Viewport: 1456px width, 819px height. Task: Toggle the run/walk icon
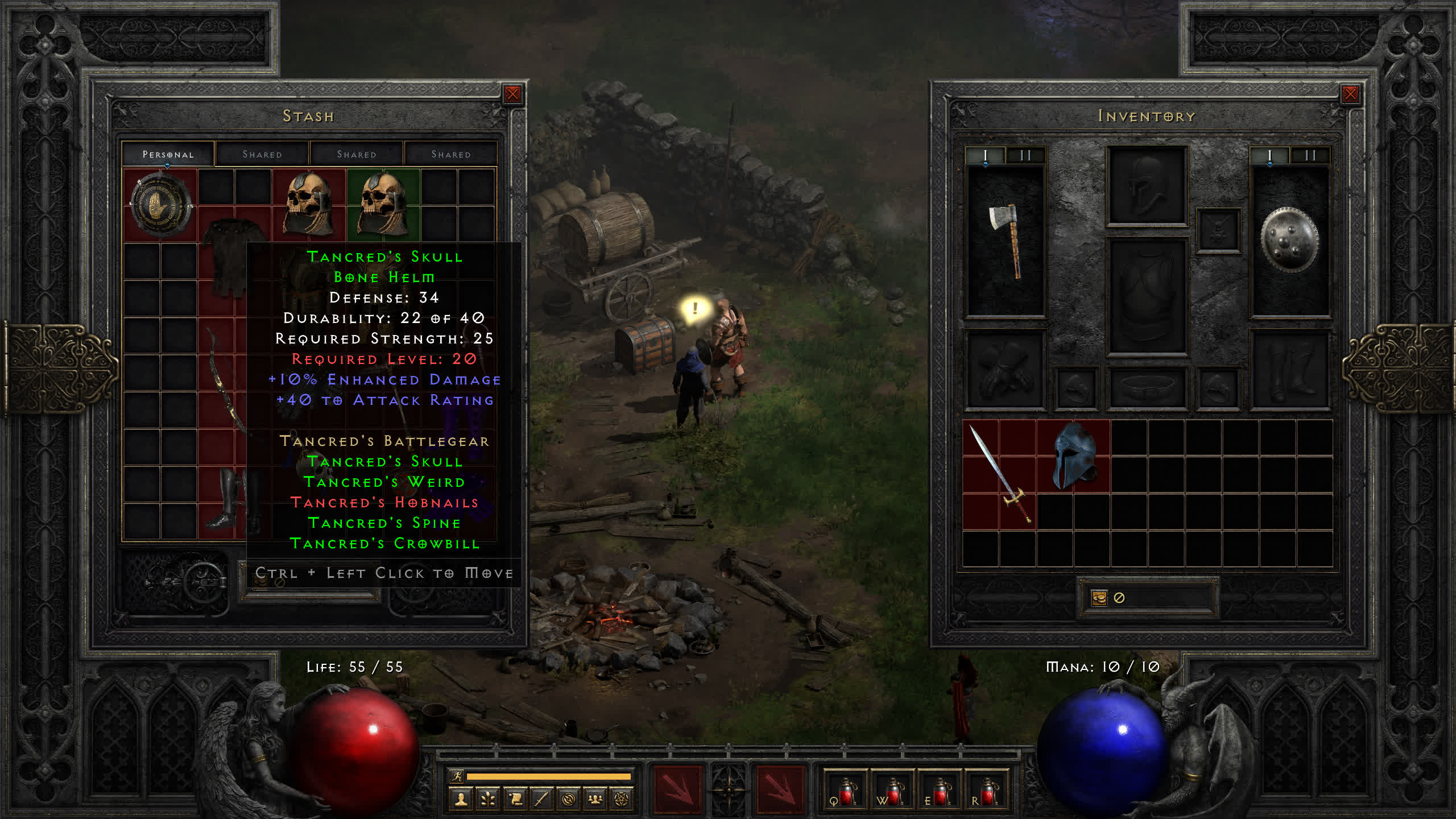click(457, 776)
